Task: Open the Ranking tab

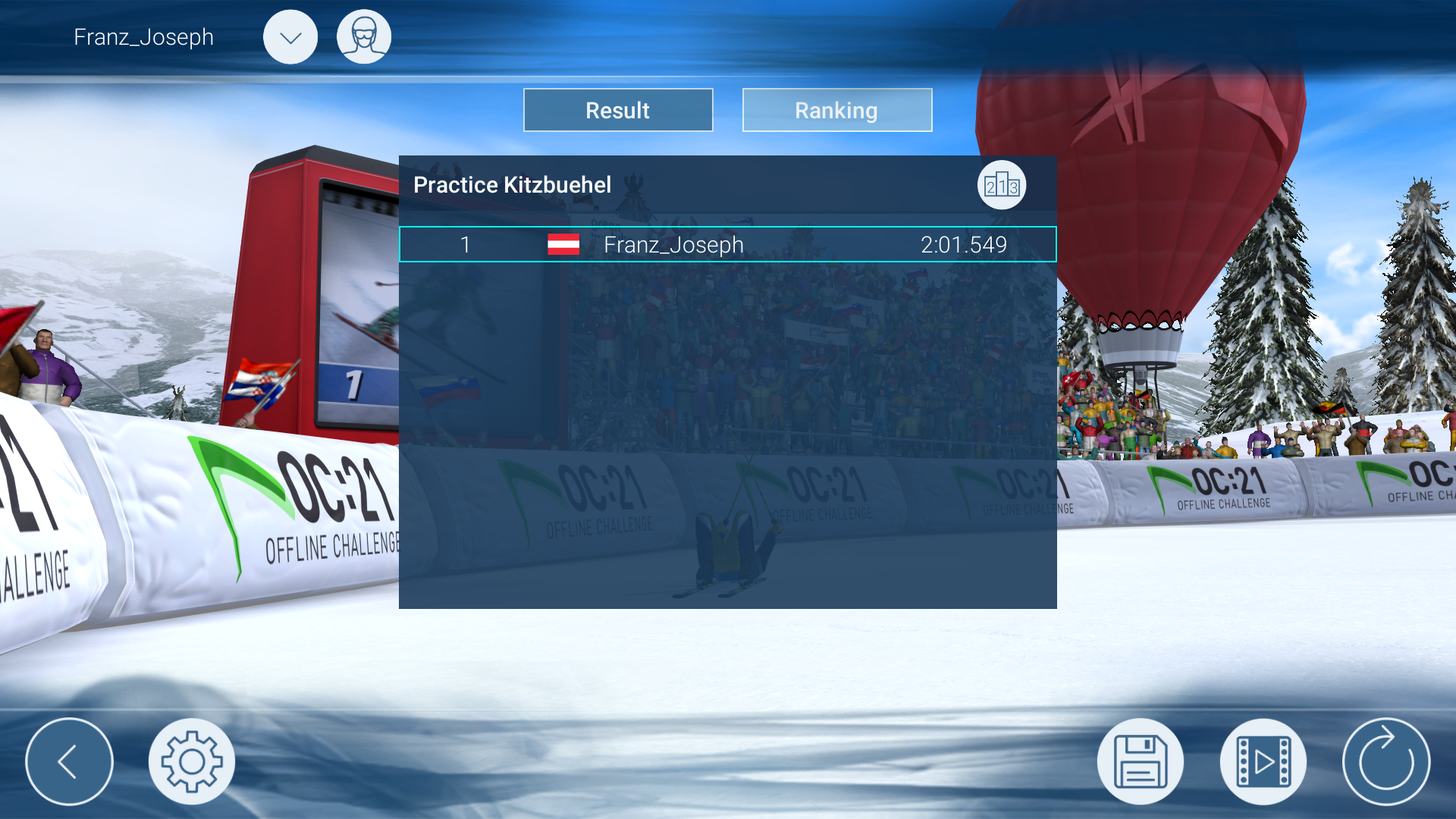Action: coord(836,110)
